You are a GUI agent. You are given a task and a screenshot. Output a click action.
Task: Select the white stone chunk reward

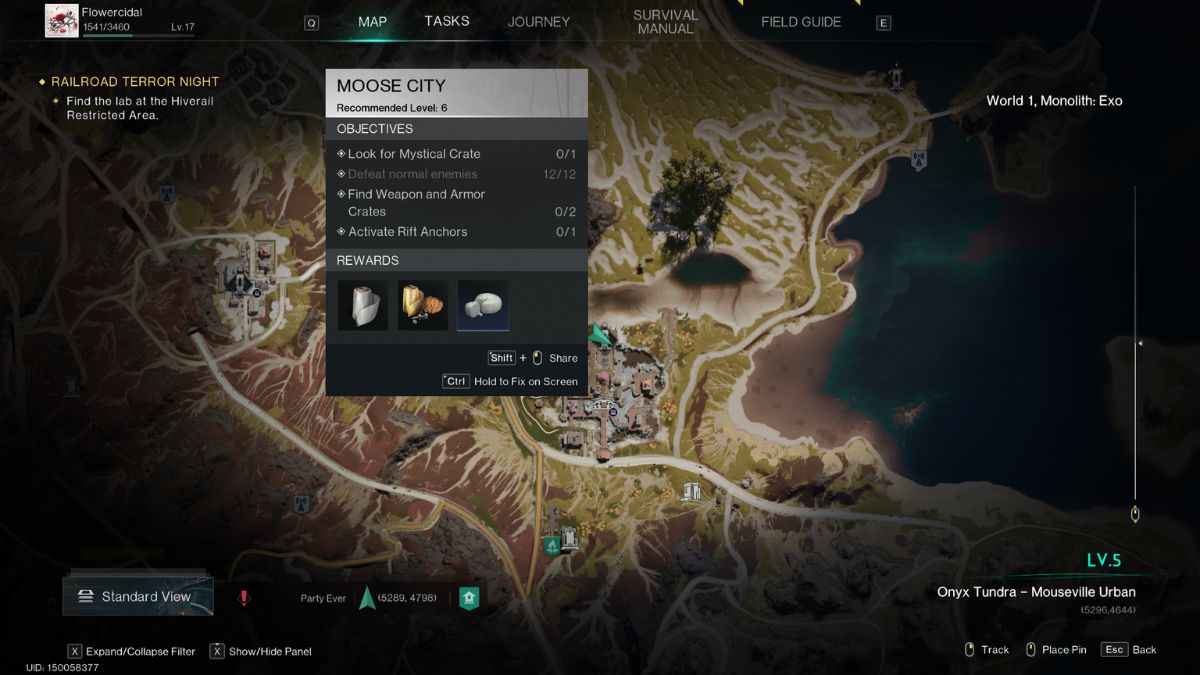[483, 305]
